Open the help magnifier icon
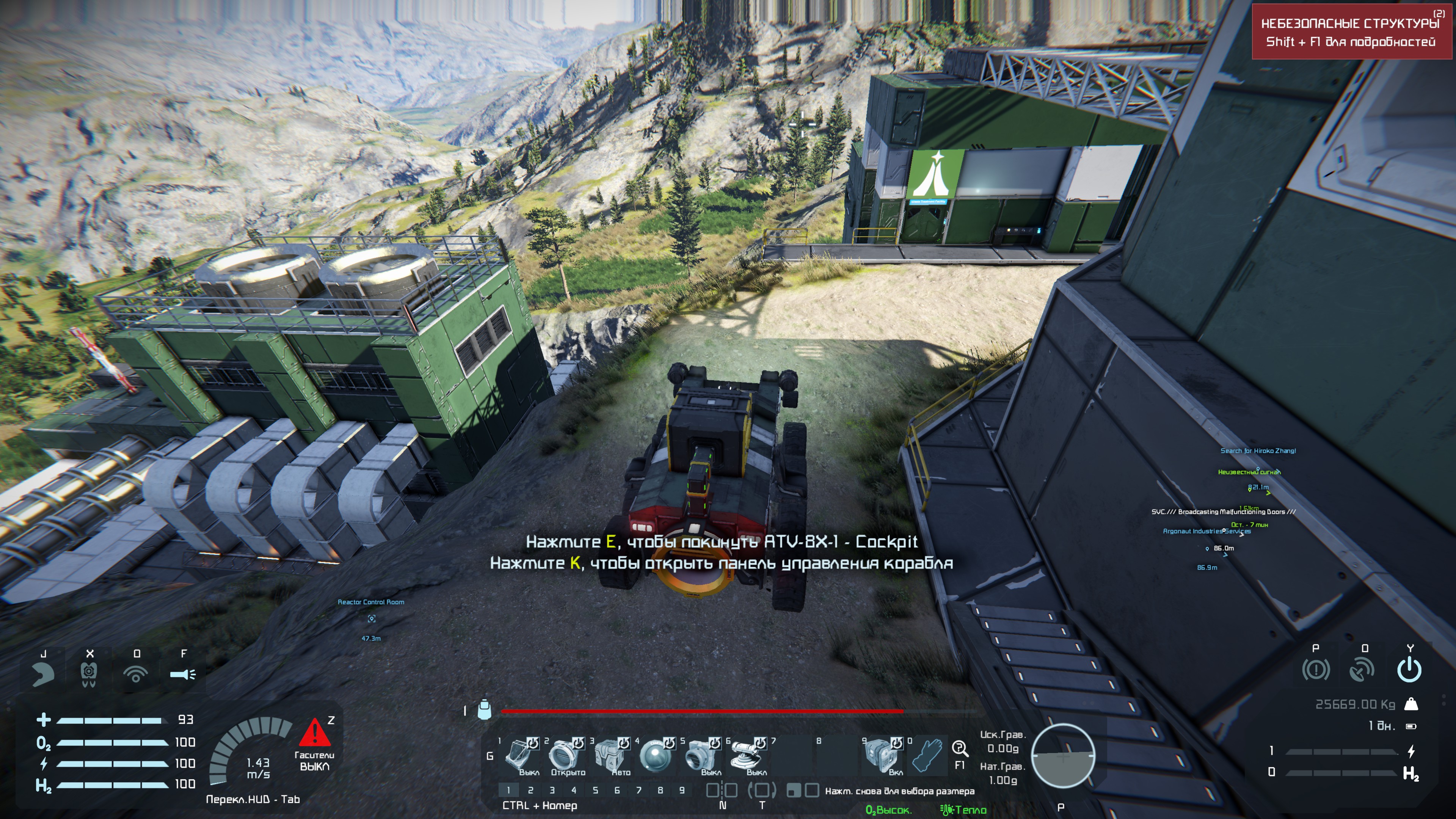This screenshot has height=819, width=1456. pos(960,749)
